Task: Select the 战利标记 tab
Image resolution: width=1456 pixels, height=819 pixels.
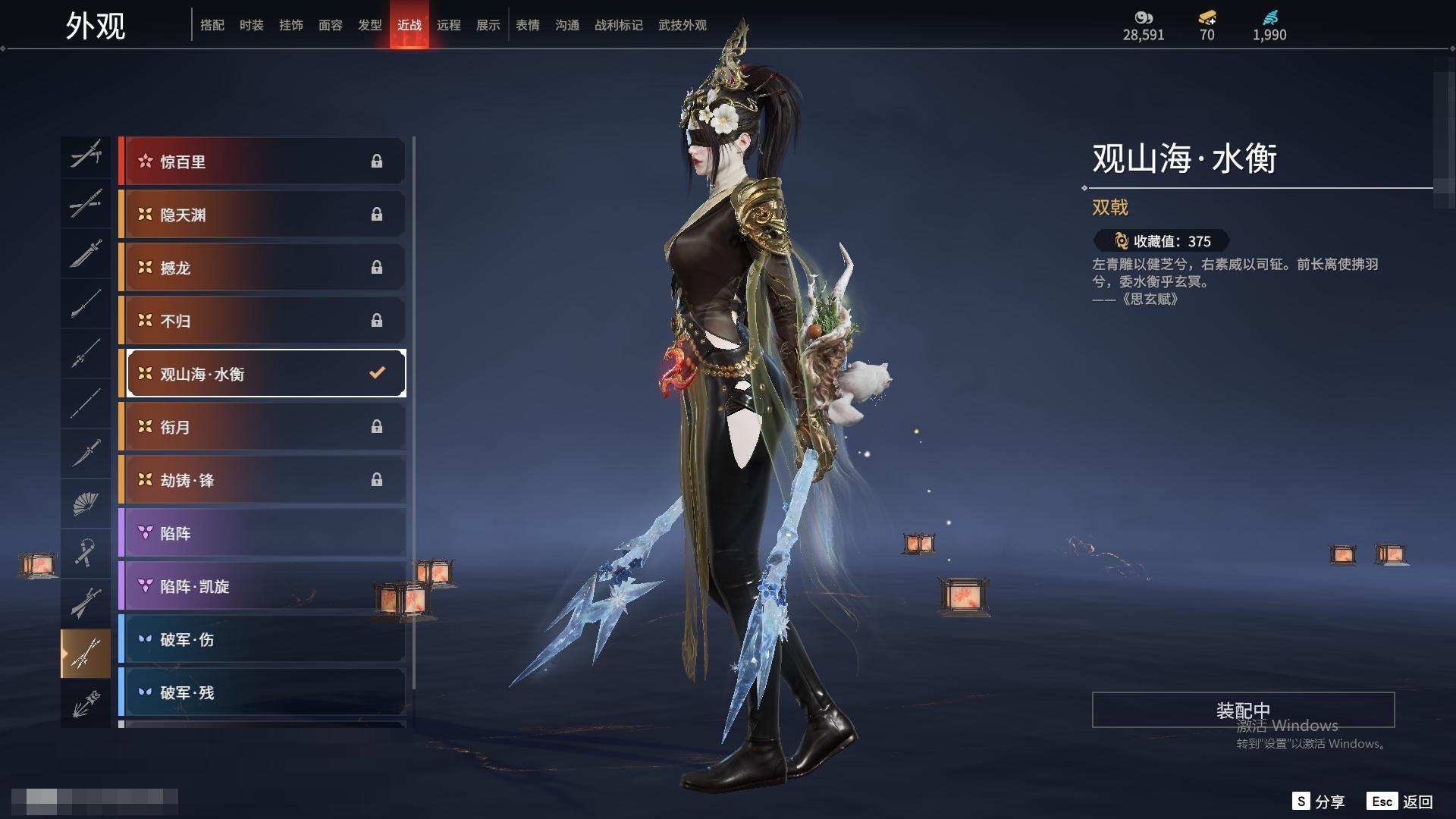Action: tap(619, 25)
